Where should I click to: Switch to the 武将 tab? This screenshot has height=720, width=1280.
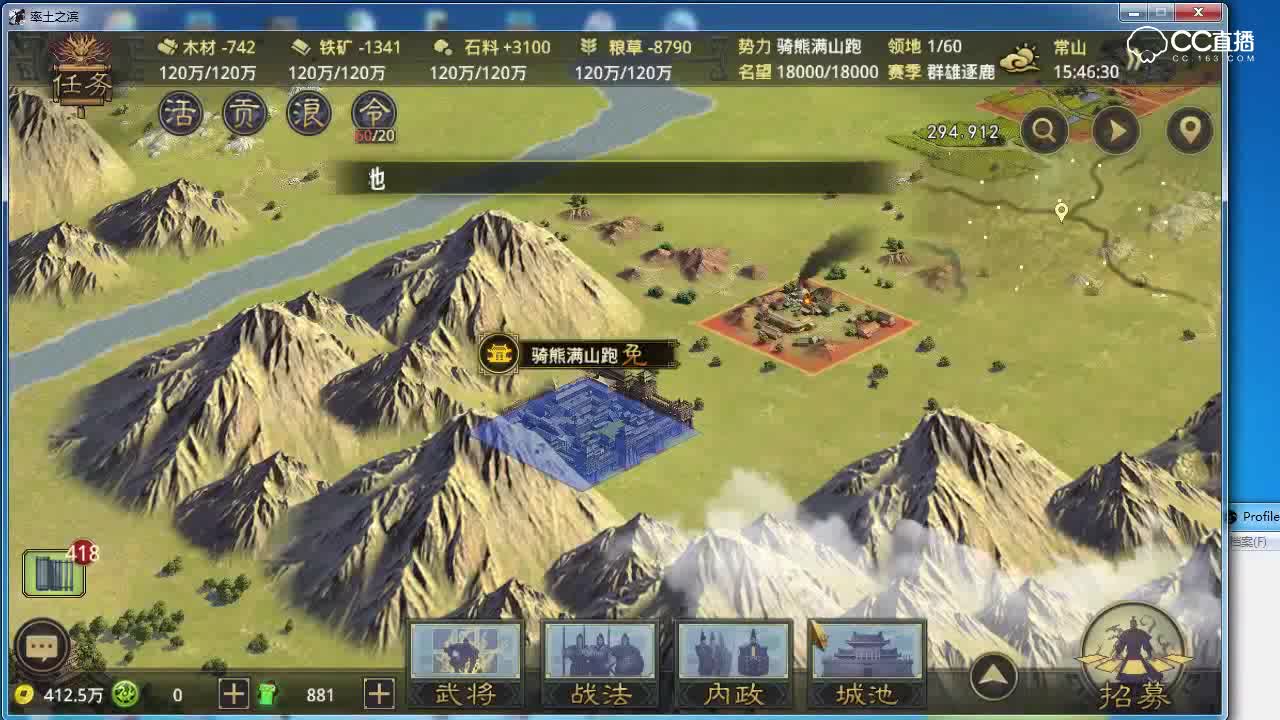[x=465, y=662]
